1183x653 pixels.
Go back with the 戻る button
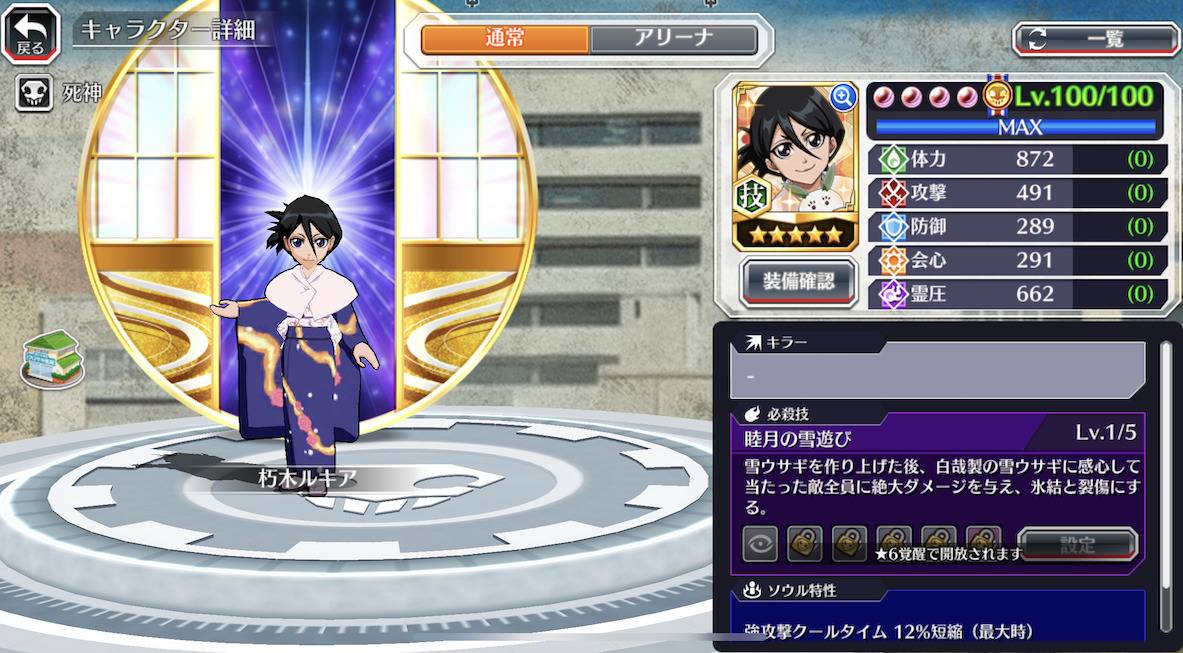30,31
